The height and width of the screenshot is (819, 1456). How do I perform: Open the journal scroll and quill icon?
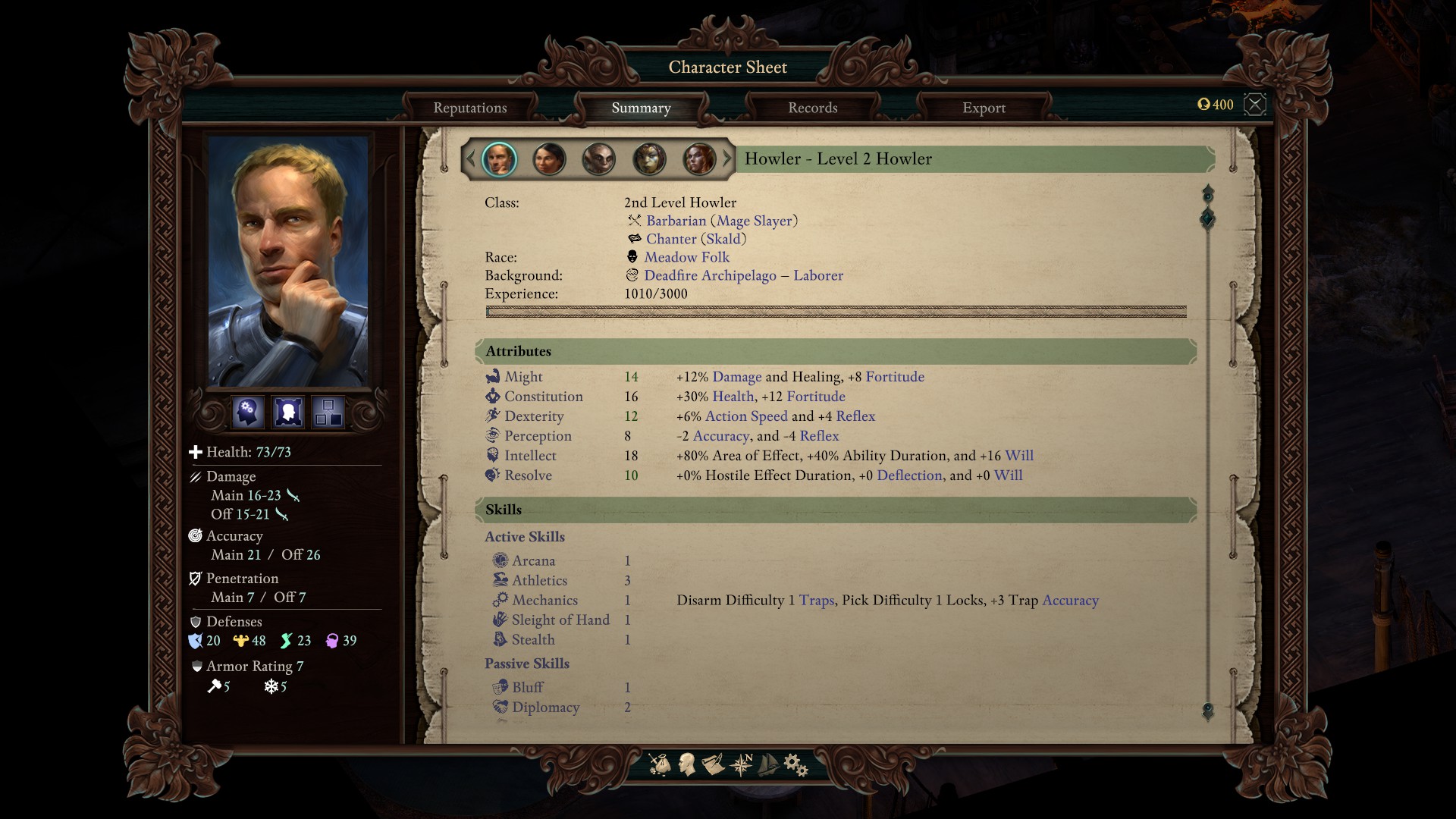714,764
